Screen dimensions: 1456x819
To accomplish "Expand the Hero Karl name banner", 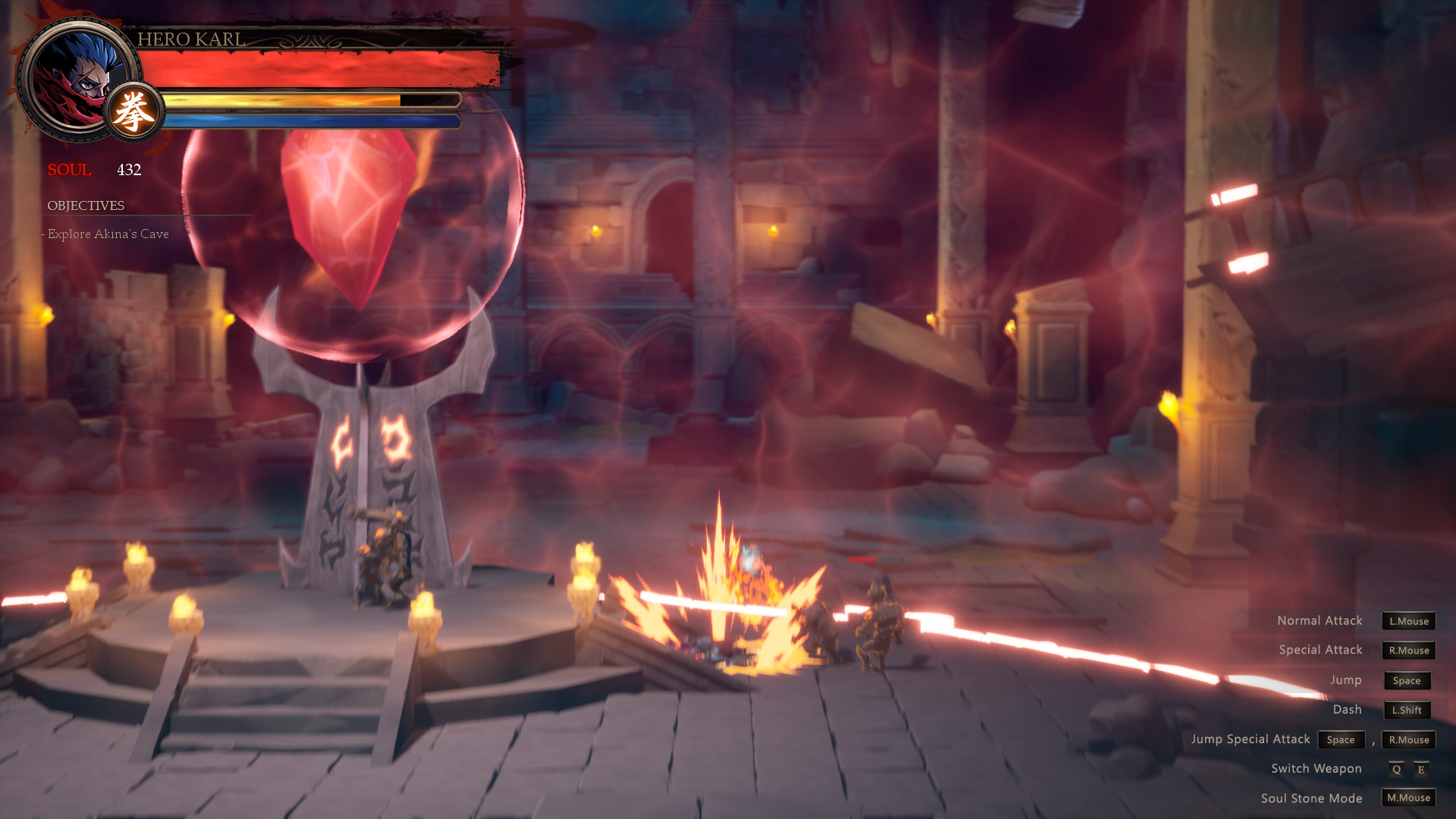I will pyautogui.click(x=193, y=39).
